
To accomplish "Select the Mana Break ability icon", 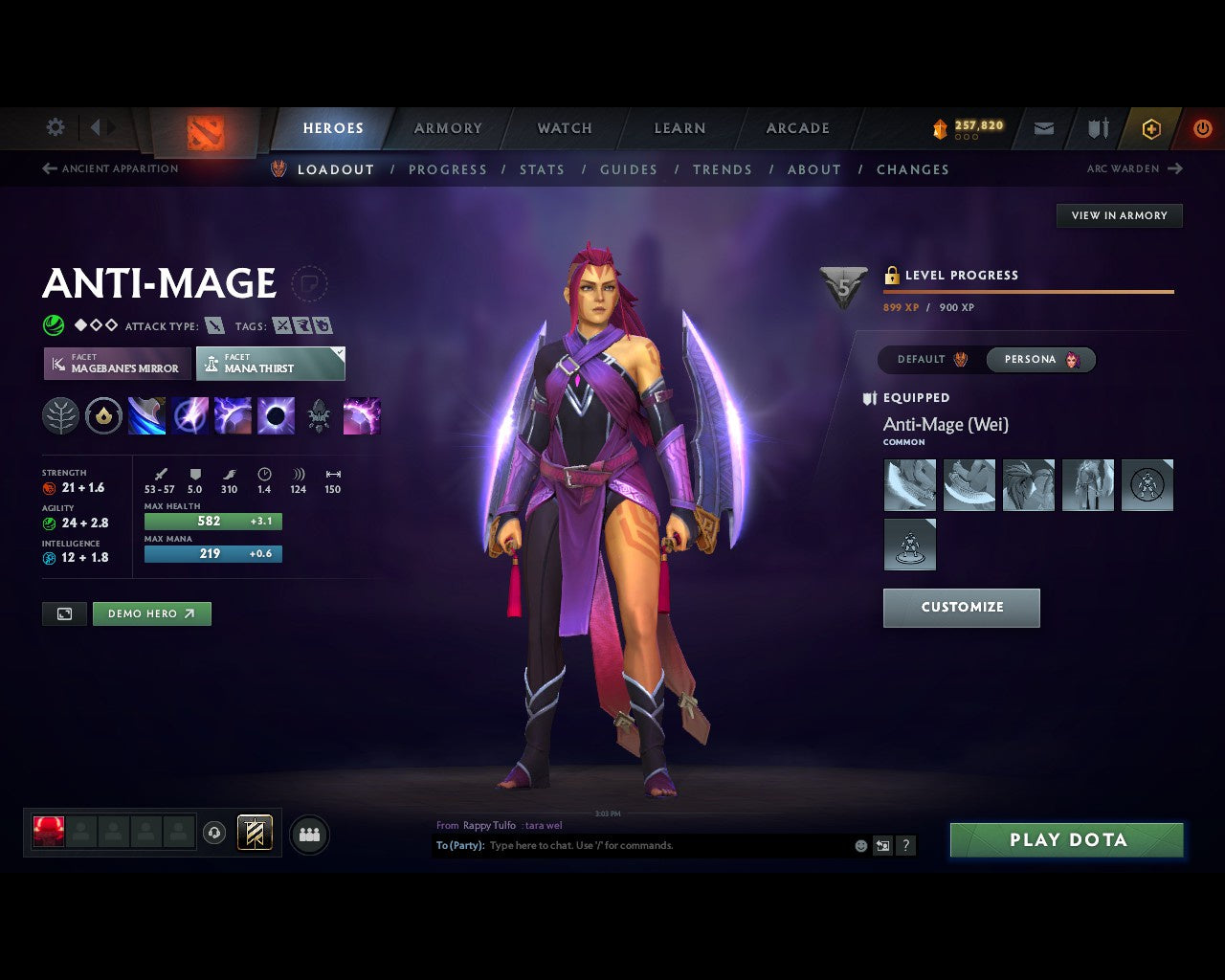I will pyautogui.click(x=146, y=415).
